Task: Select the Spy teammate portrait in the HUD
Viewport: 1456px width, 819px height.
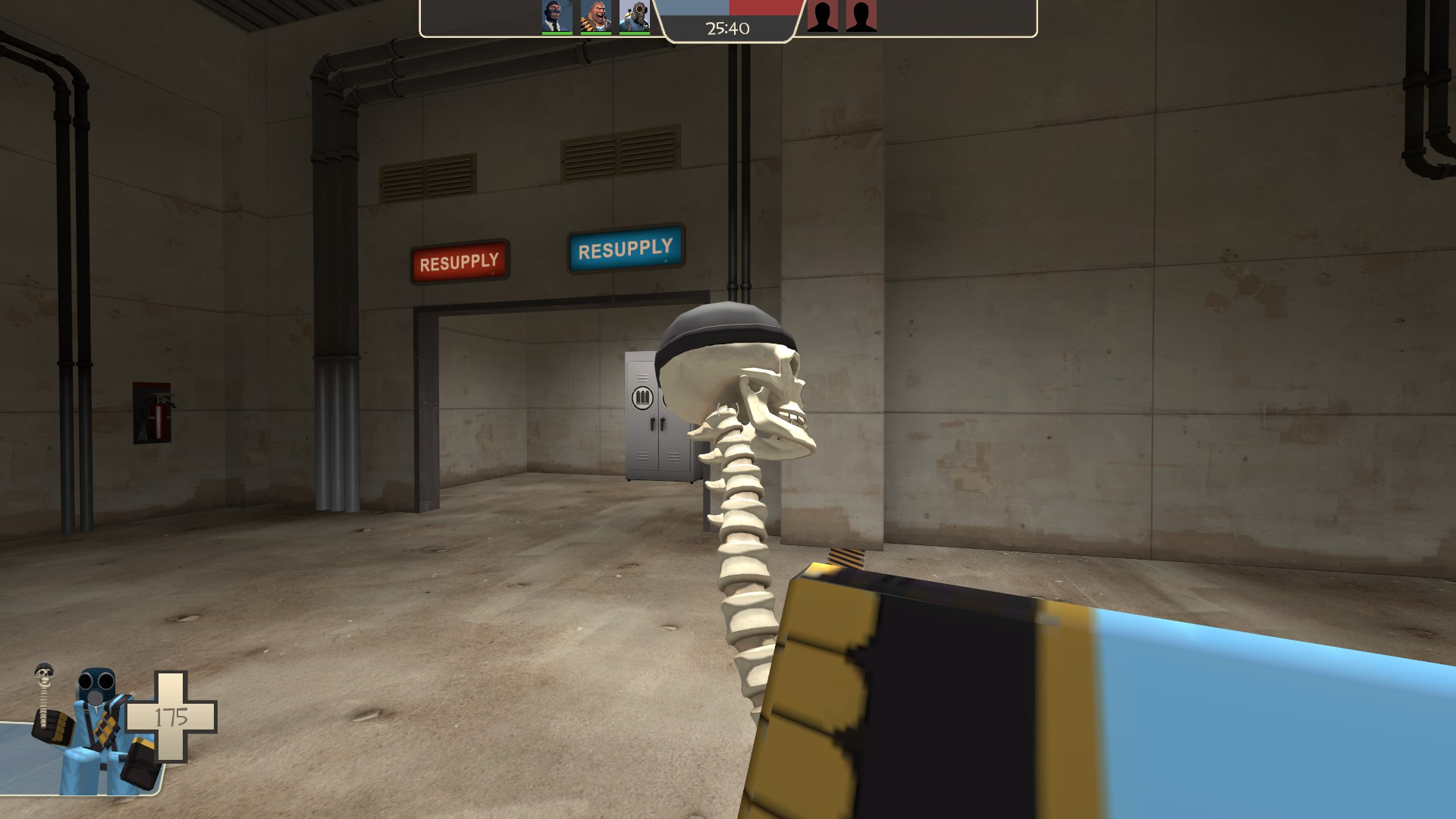Action: pos(556,15)
